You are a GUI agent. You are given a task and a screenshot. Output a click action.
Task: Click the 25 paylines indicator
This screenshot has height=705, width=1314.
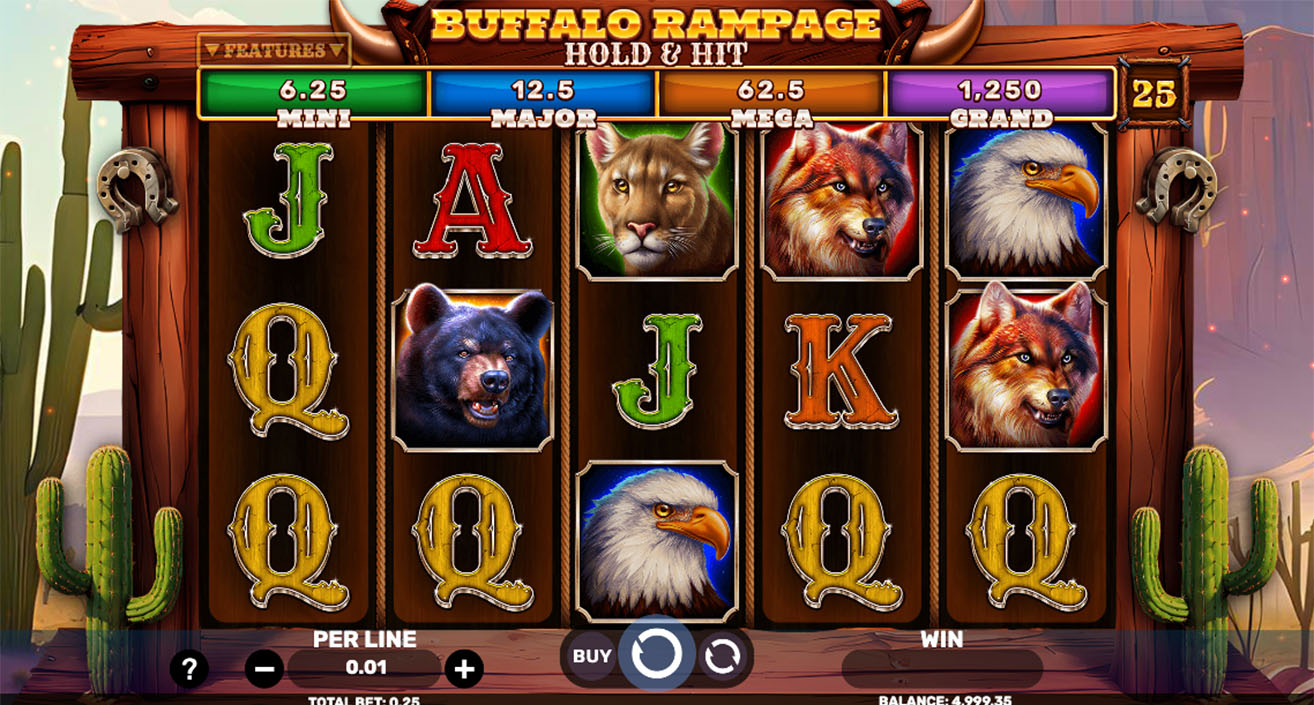pyautogui.click(x=1153, y=95)
